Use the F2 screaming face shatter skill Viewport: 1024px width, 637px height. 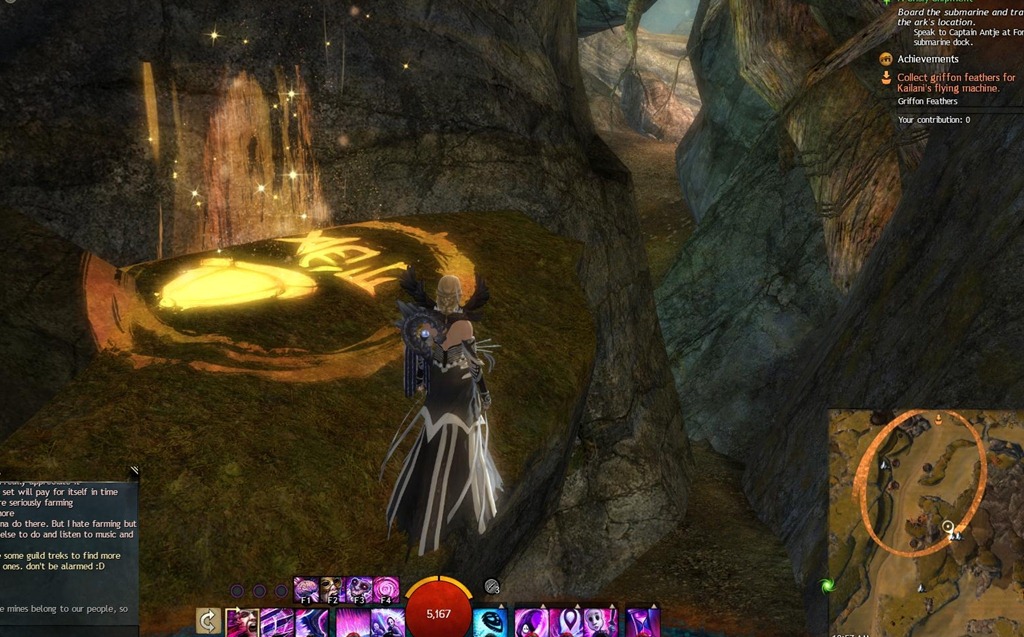tap(332, 589)
